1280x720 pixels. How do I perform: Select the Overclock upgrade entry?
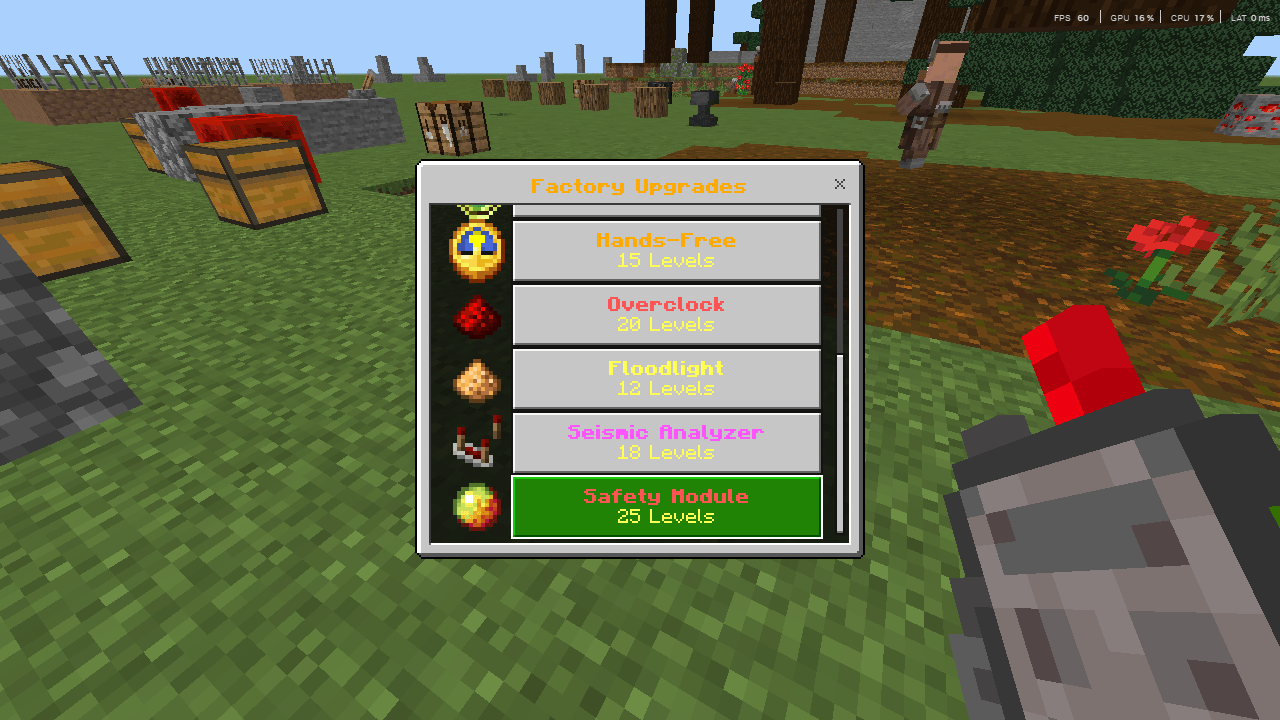click(x=666, y=314)
